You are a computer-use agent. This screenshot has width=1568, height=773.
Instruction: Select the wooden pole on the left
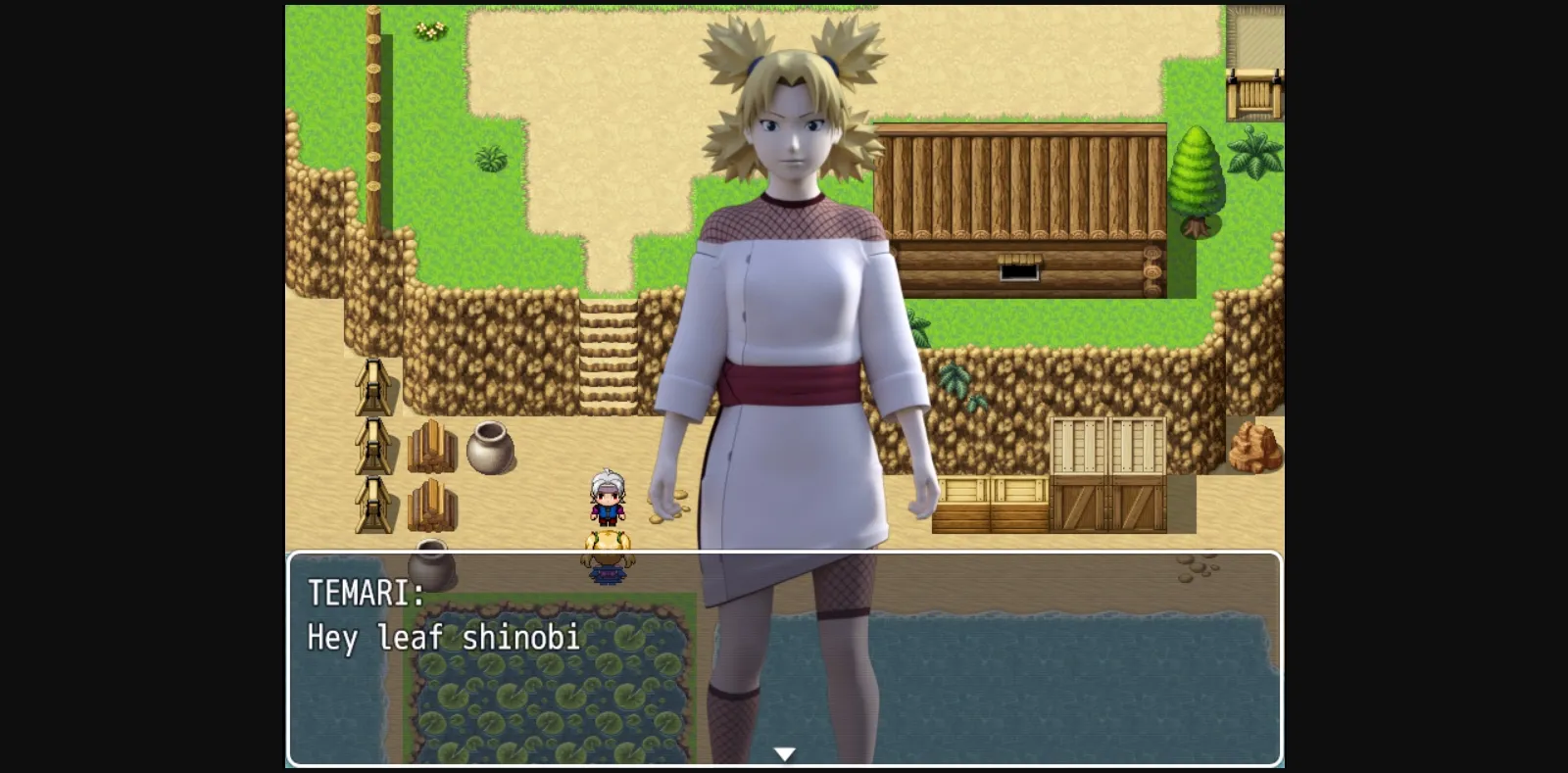[x=375, y=98]
